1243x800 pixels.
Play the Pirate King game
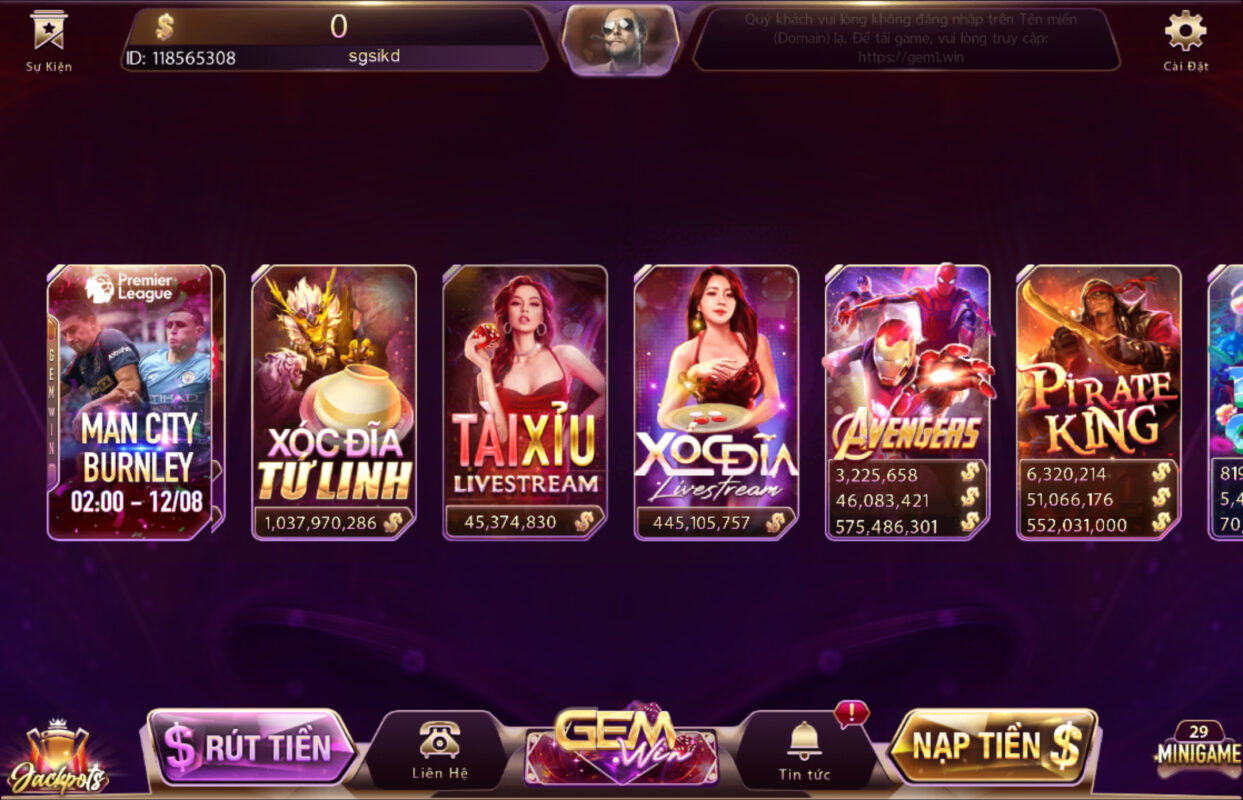coord(1098,402)
